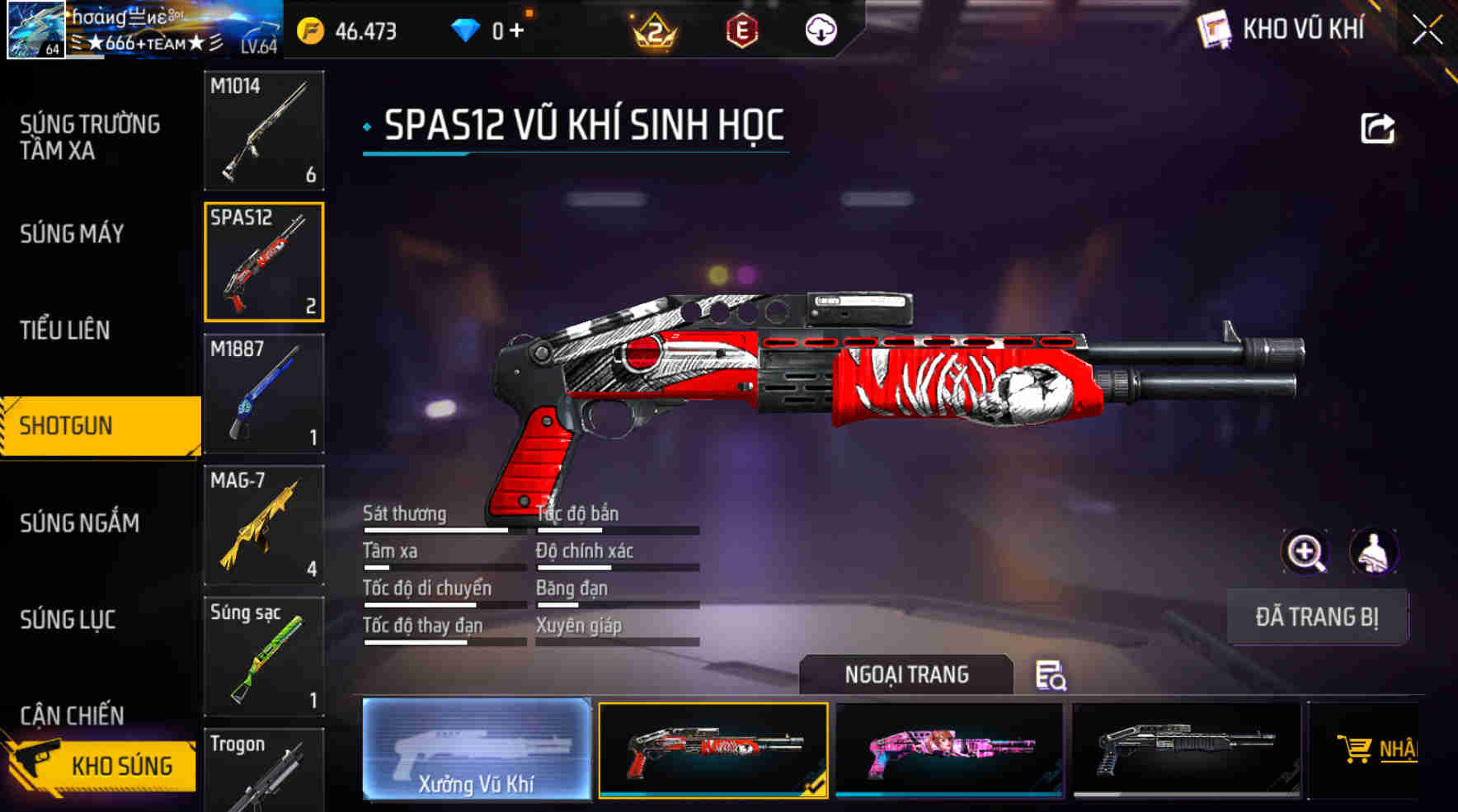Click the red E event badge icon

tap(743, 31)
